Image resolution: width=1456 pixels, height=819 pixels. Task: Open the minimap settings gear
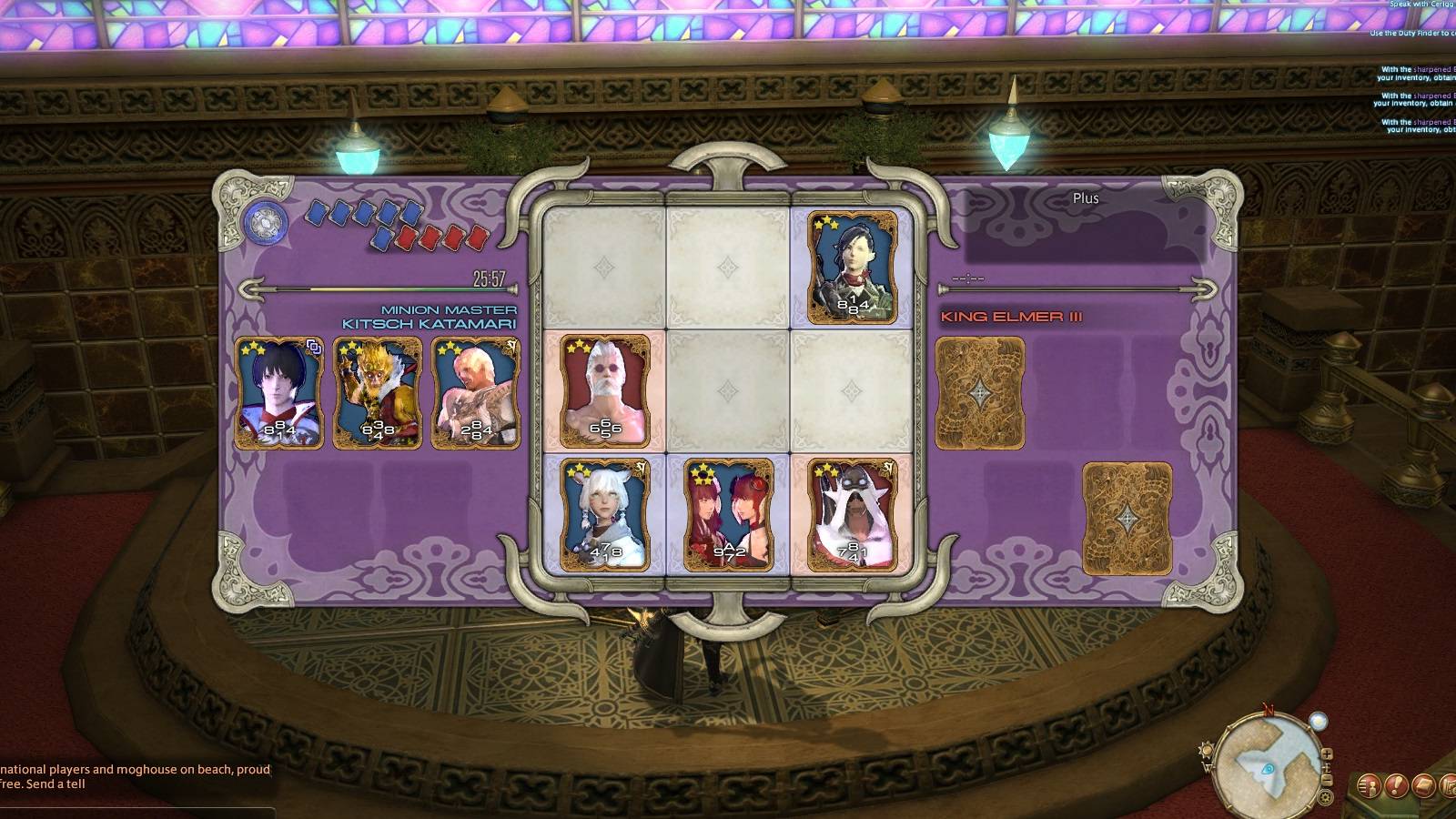(1326, 798)
